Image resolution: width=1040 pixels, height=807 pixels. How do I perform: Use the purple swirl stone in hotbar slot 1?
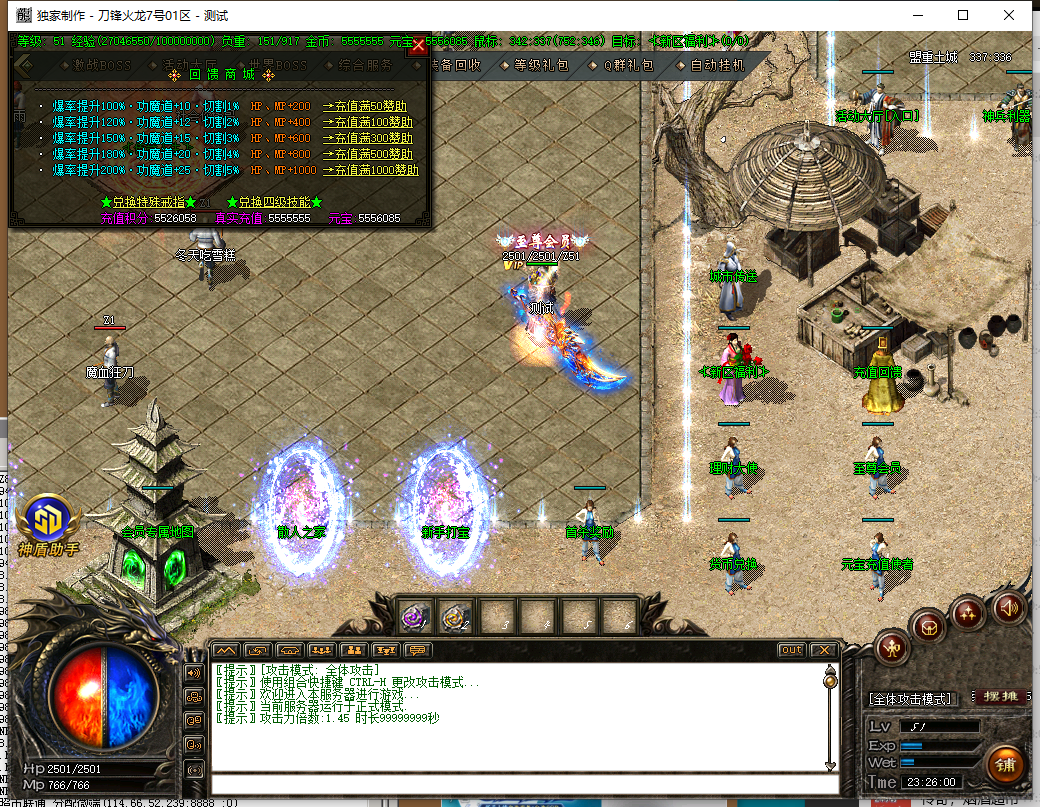point(415,617)
